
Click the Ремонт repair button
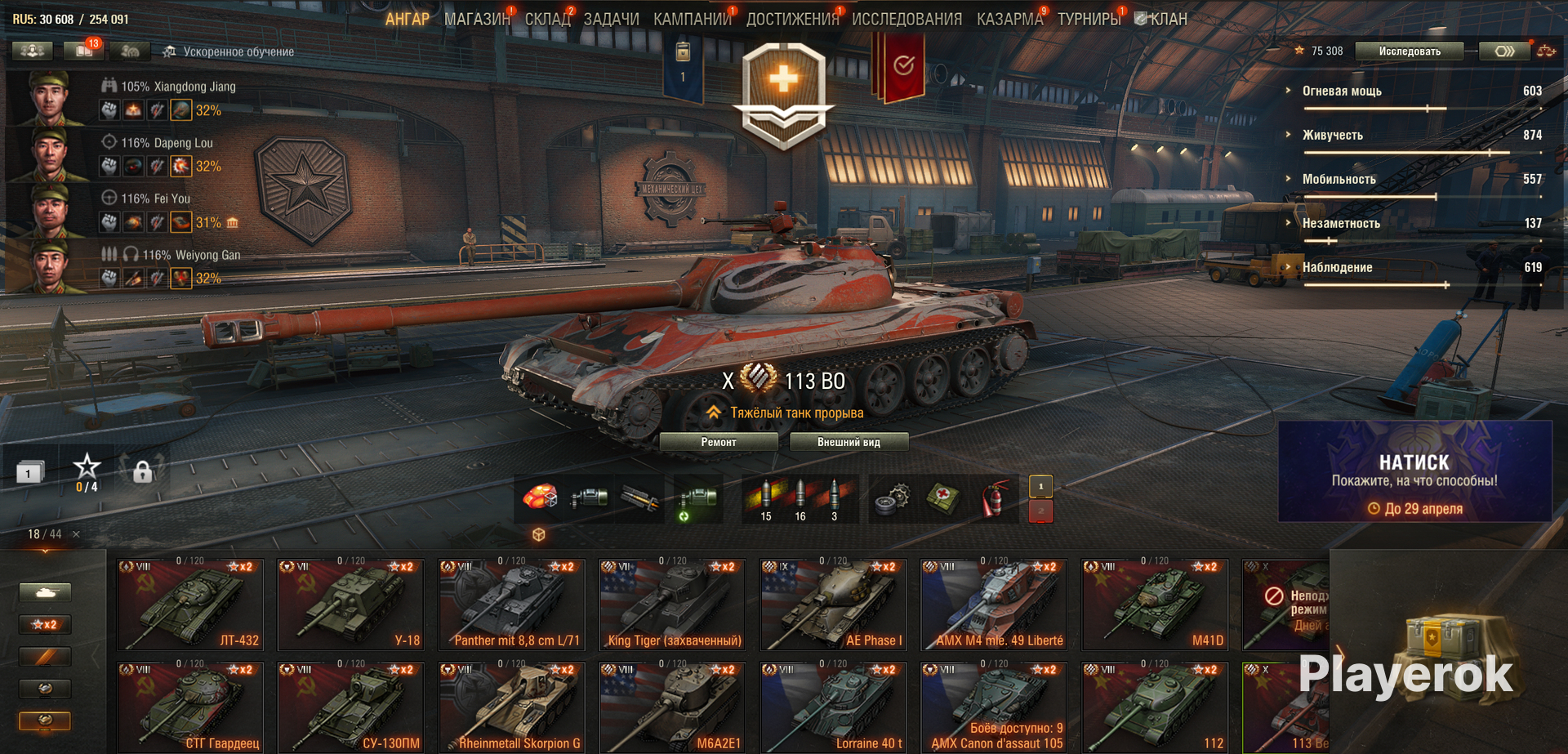pos(719,442)
